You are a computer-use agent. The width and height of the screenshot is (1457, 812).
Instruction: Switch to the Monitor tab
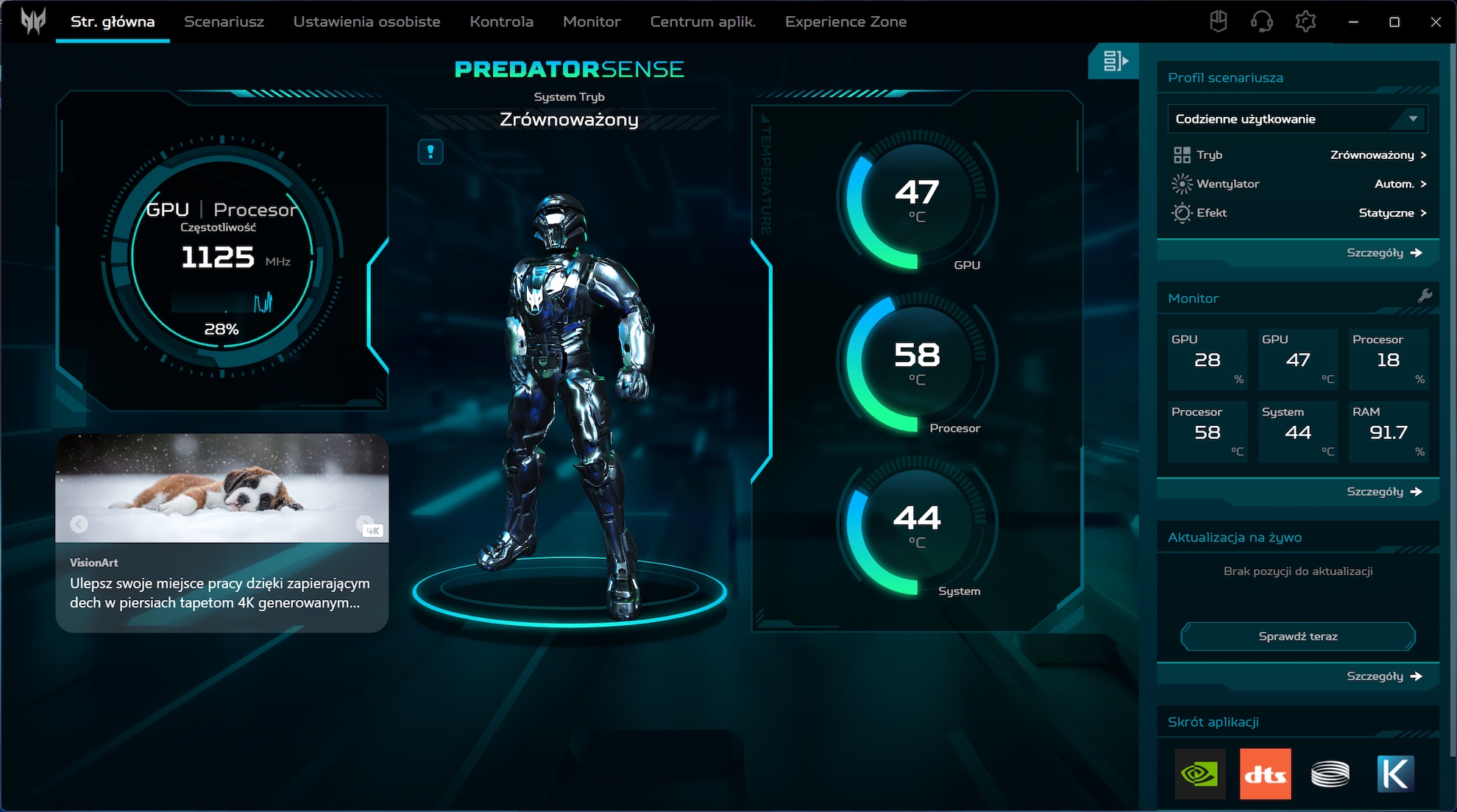(x=591, y=21)
